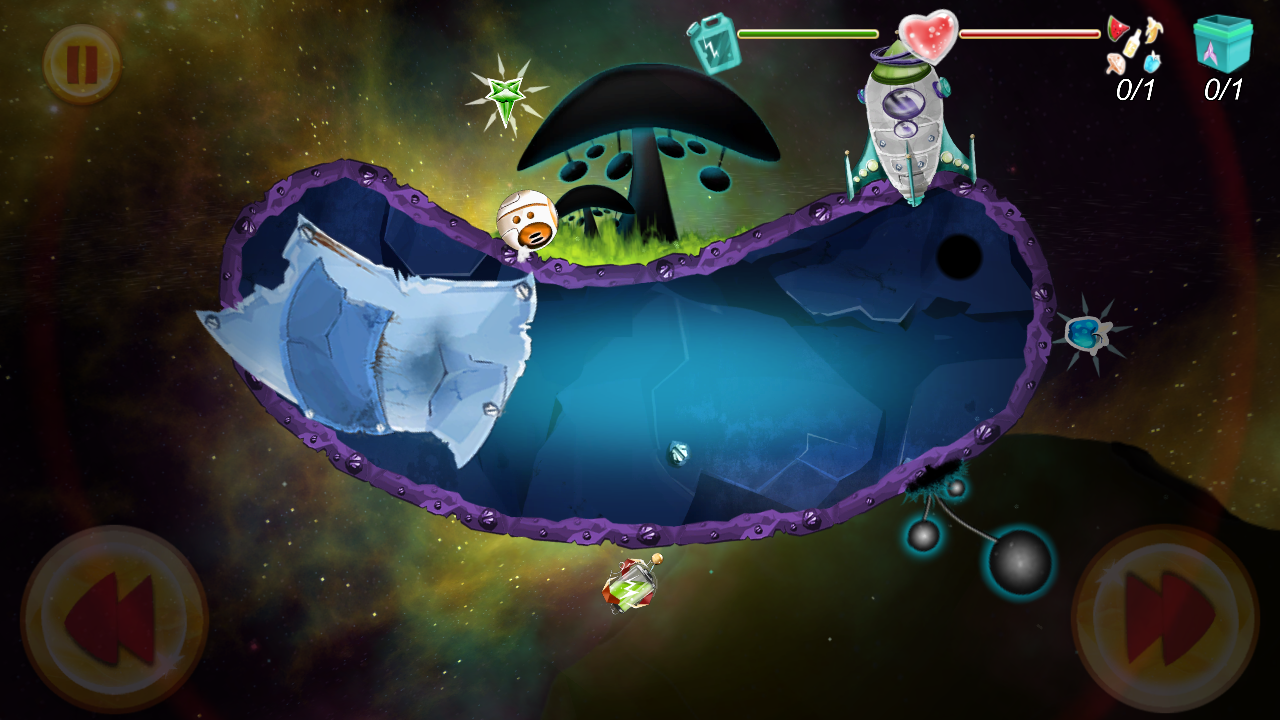
Task: Pause the game with the round button
Action: point(81,65)
